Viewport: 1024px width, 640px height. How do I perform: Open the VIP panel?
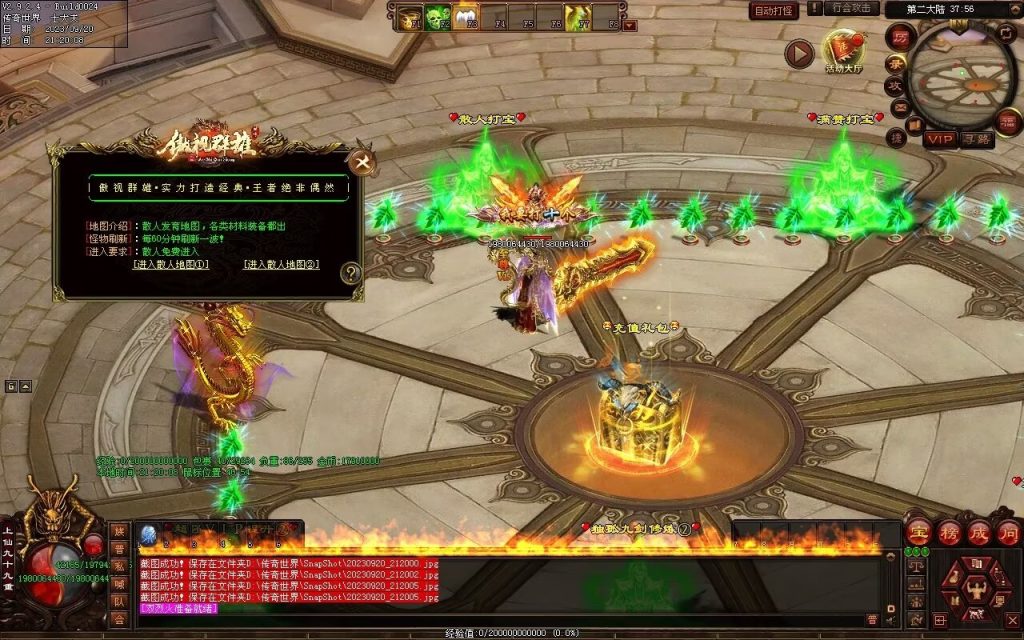[939, 138]
